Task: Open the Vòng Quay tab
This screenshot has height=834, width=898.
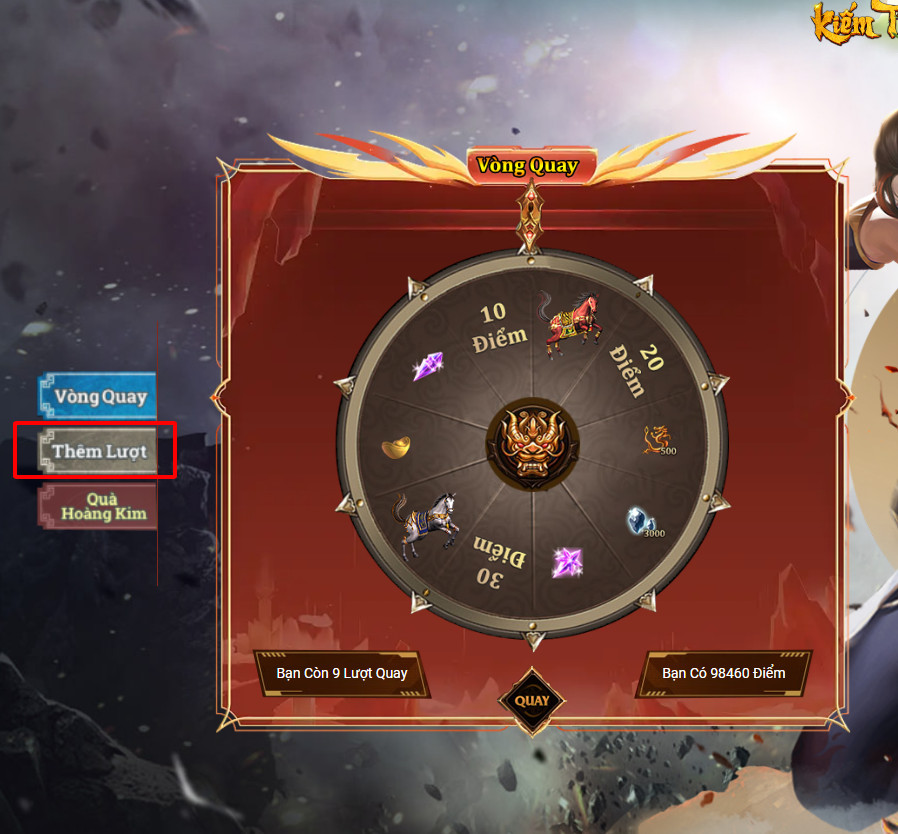Action: click(99, 396)
